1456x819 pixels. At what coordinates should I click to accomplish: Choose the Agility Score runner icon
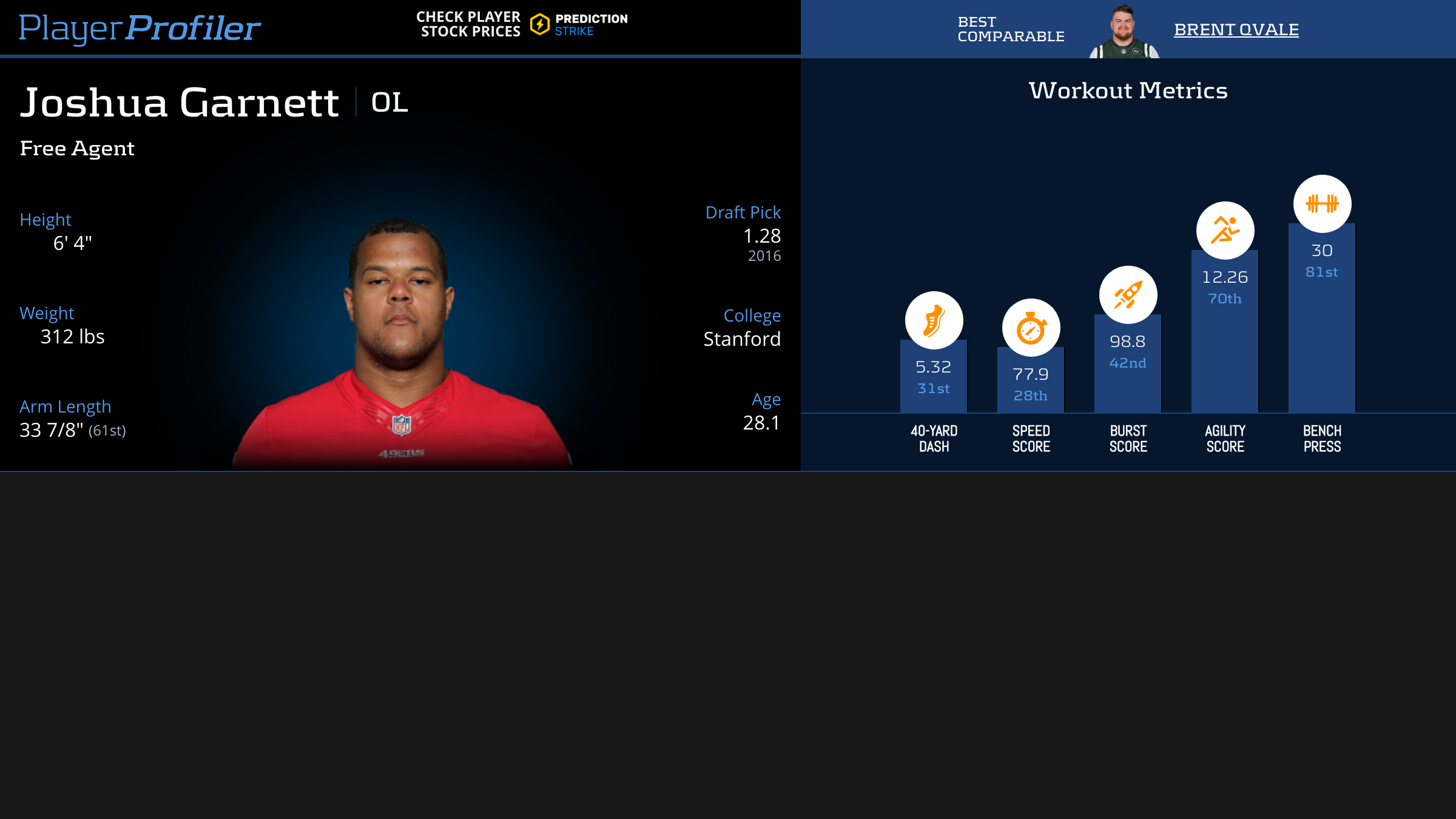[1225, 231]
